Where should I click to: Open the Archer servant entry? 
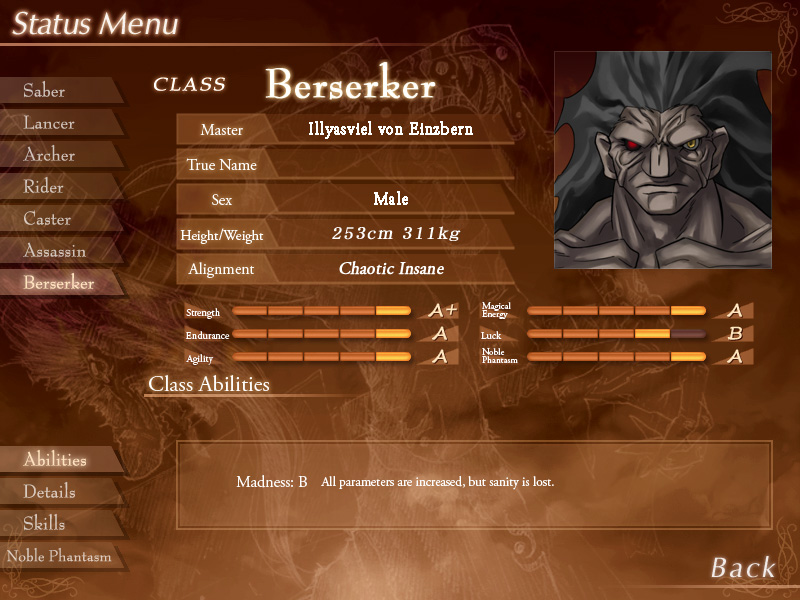pyautogui.click(x=50, y=155)
